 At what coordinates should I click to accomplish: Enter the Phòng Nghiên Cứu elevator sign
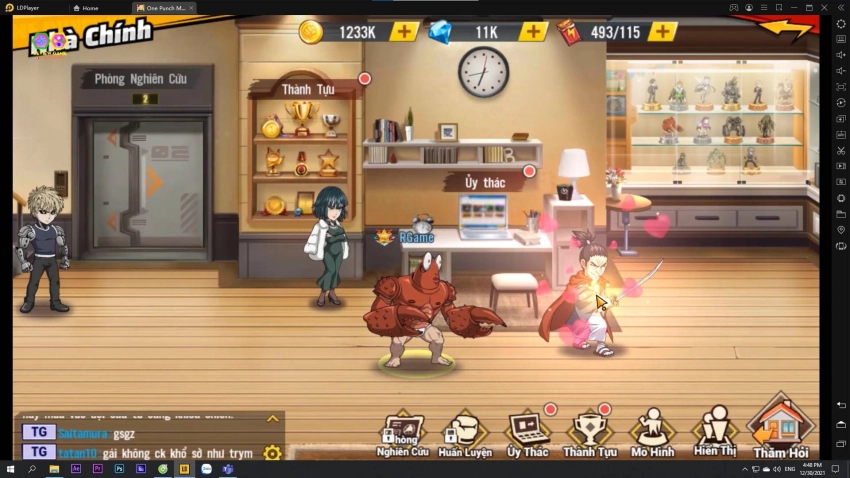click(140, 79)
